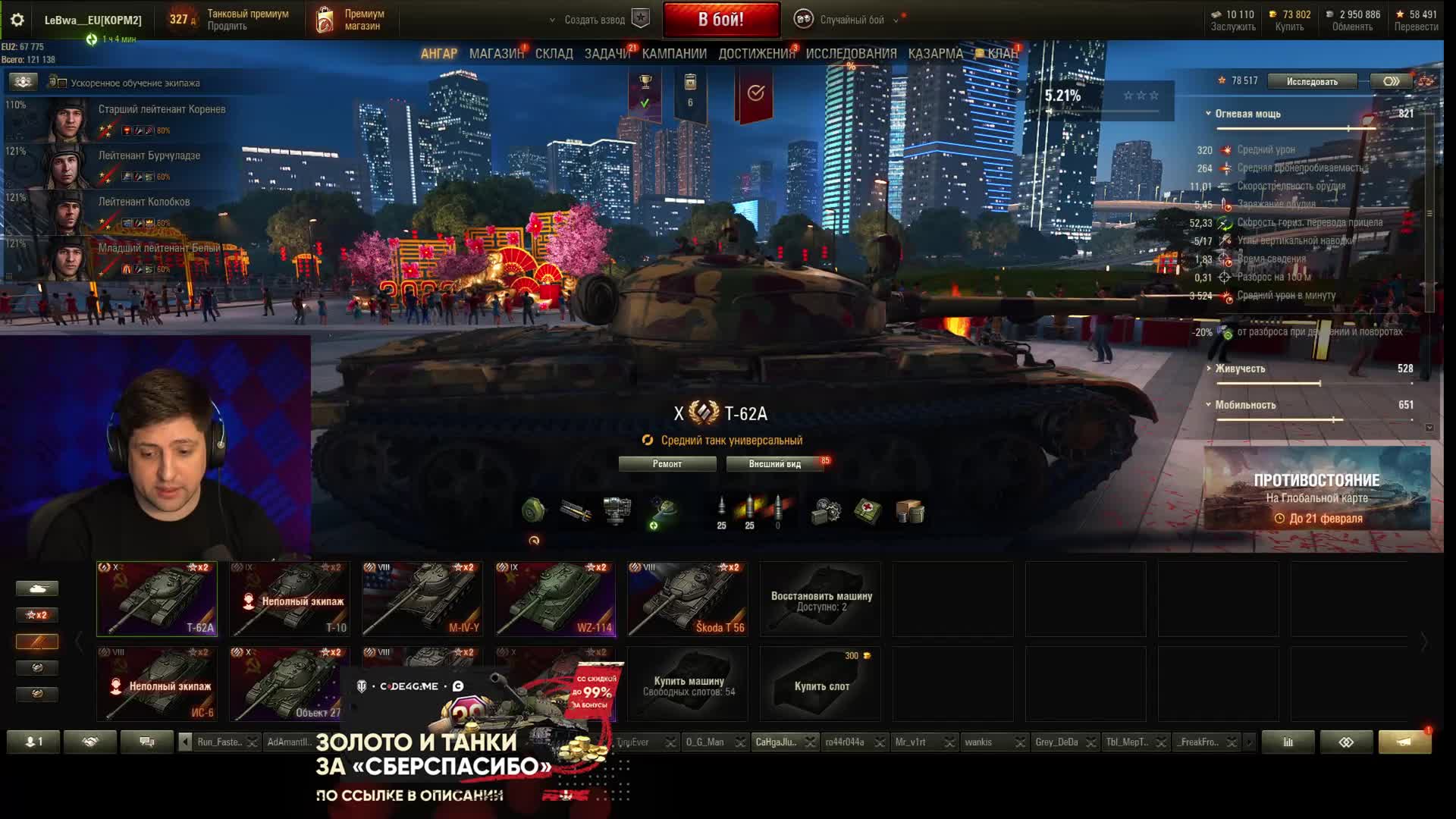Open the settings gear menu
The image size is (1456, 819).
[x=17, y=20]
